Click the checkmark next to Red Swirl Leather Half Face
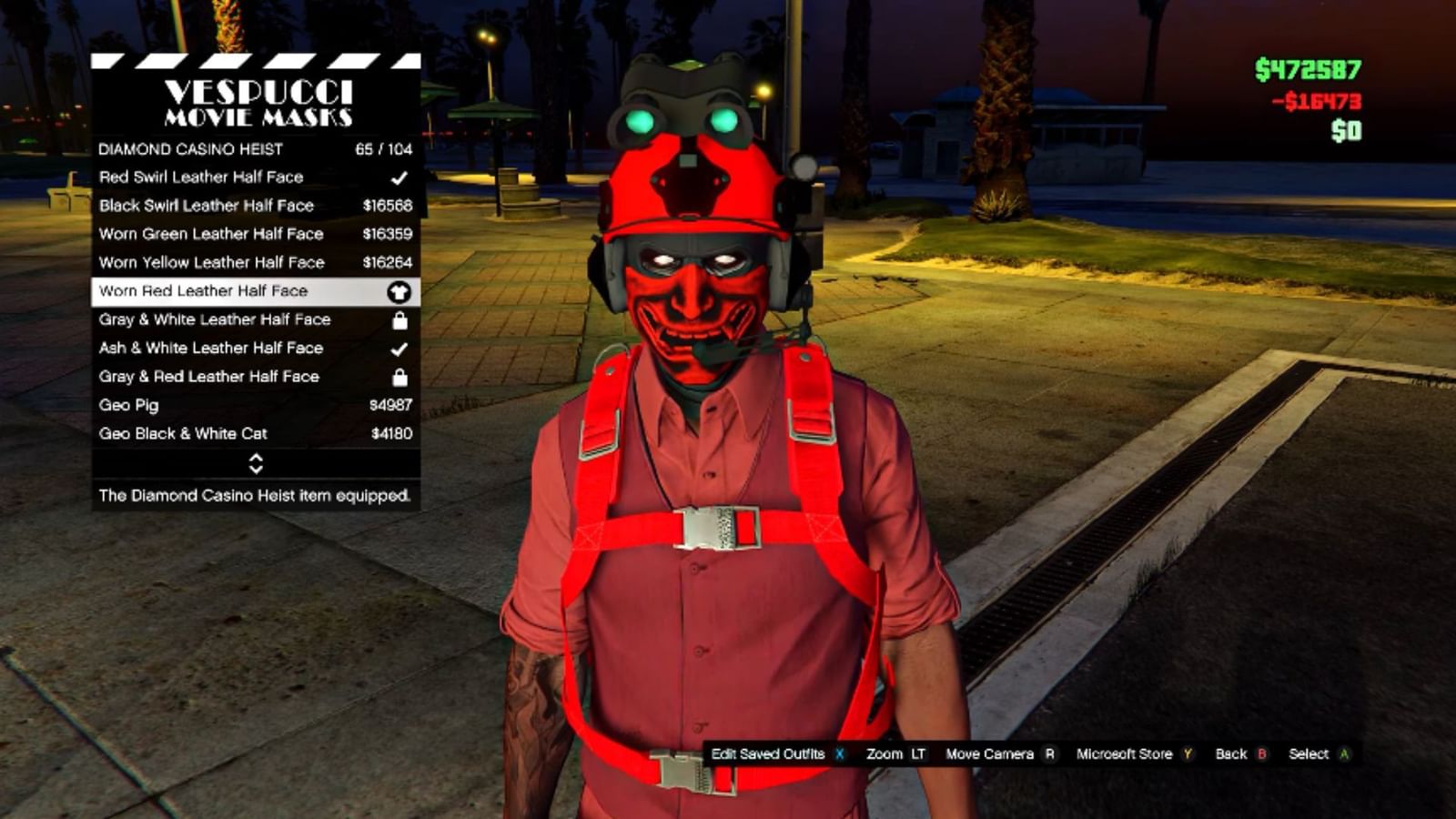 (x=396, y=177)
